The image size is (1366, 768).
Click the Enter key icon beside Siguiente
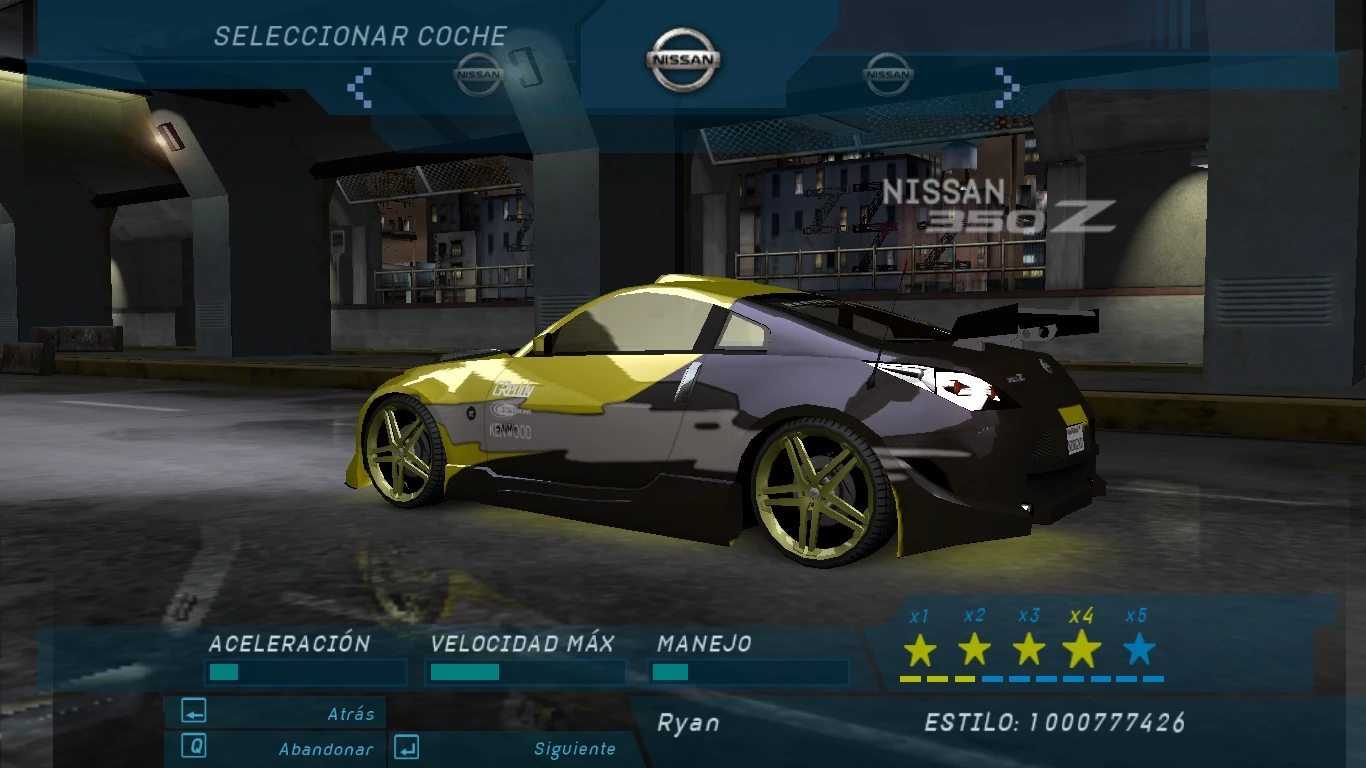pyautogui.click(x=405, y=748)
